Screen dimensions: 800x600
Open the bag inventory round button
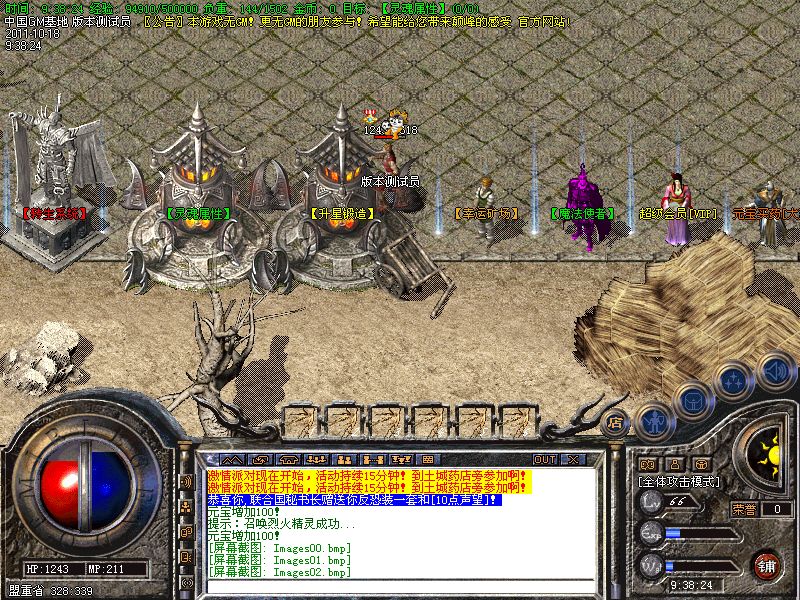pyautogui.click(x=692, y=400)
